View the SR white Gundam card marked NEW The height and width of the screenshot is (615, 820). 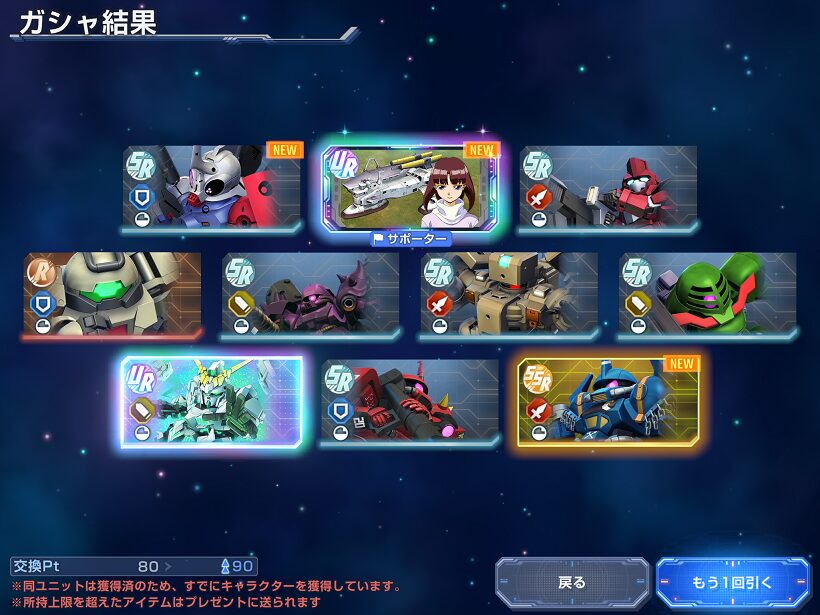pos(212,188)
